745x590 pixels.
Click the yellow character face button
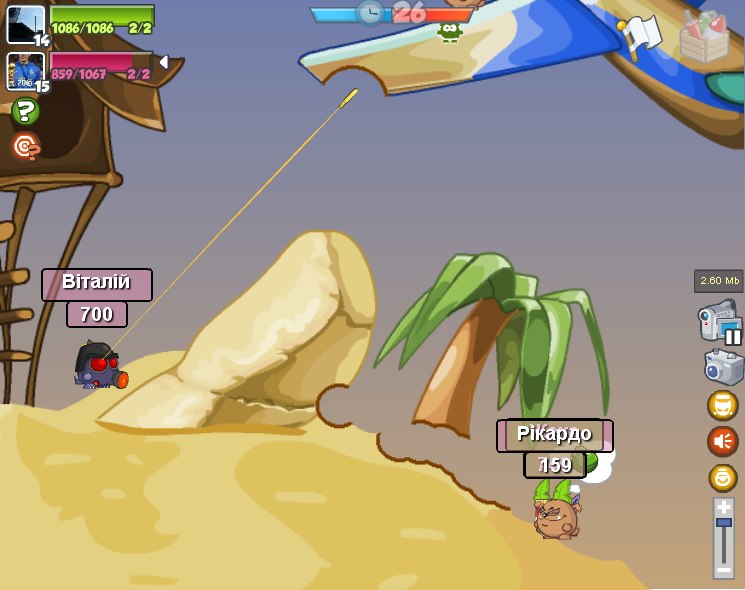723,405
